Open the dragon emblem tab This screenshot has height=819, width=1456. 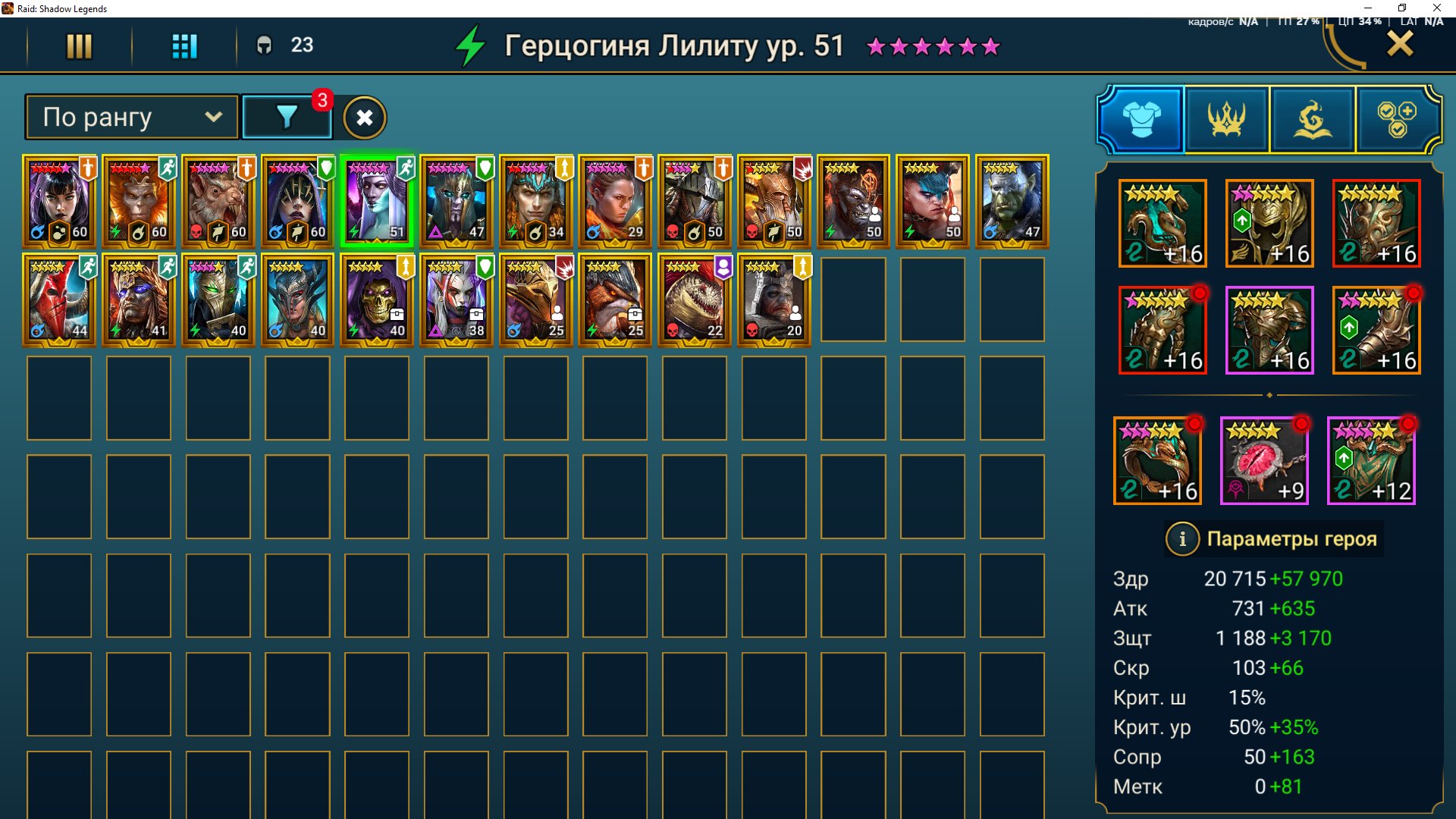(x=1313, y=119)
